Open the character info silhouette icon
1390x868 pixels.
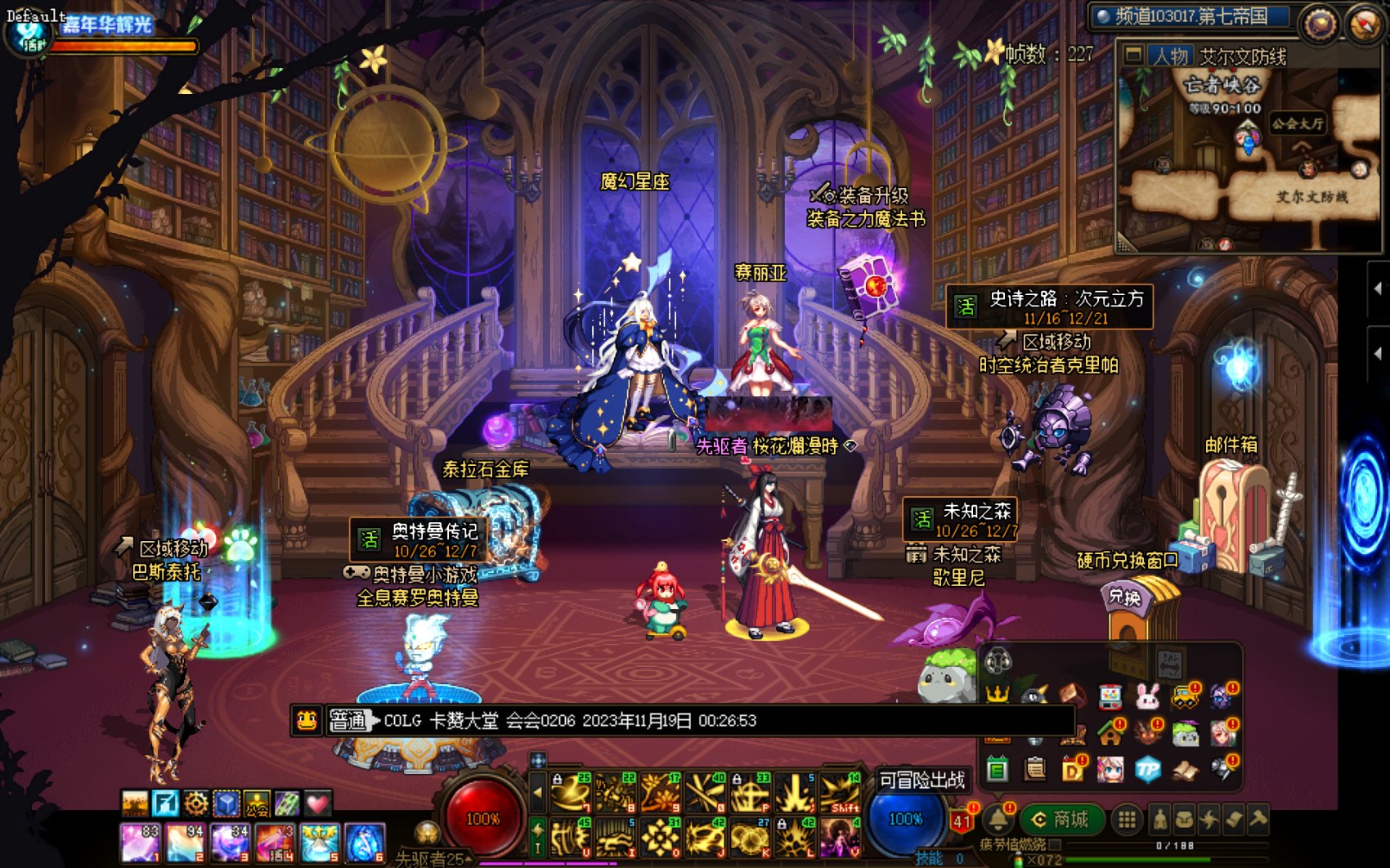coord(1159,819)
